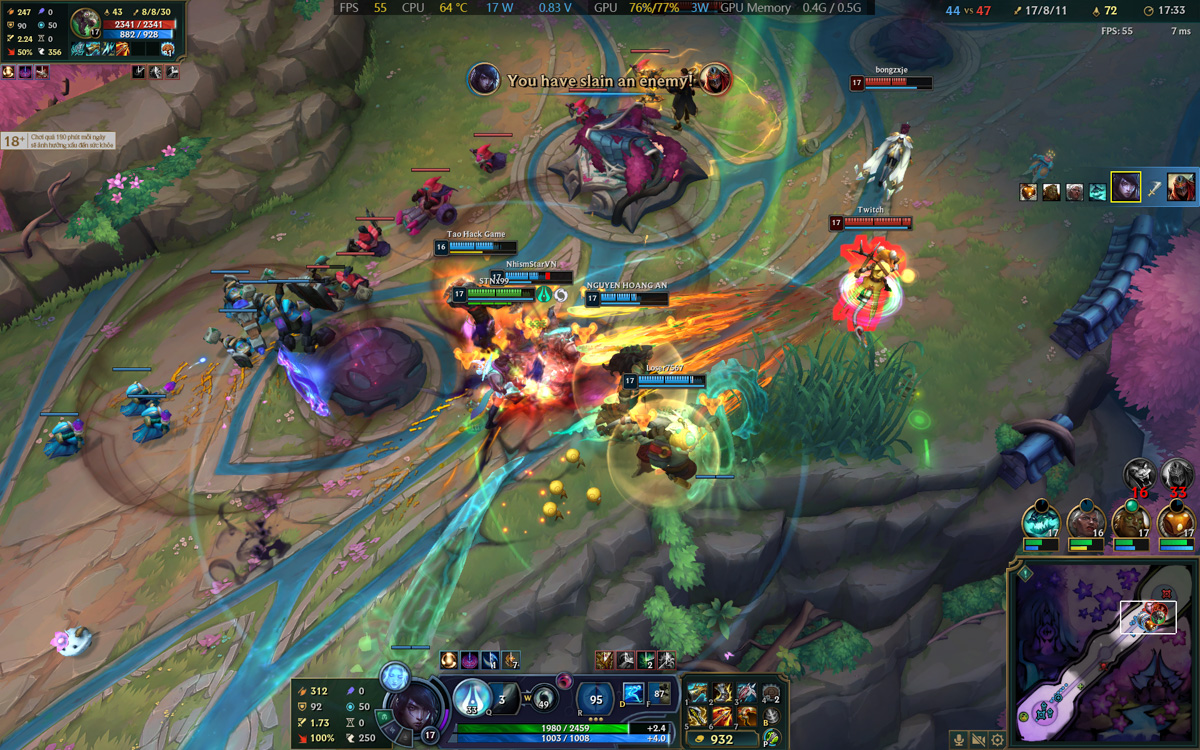Viewport: 1200px width, 750px height.
Task: Open settings with the gear icon
Action: [997, 740]
